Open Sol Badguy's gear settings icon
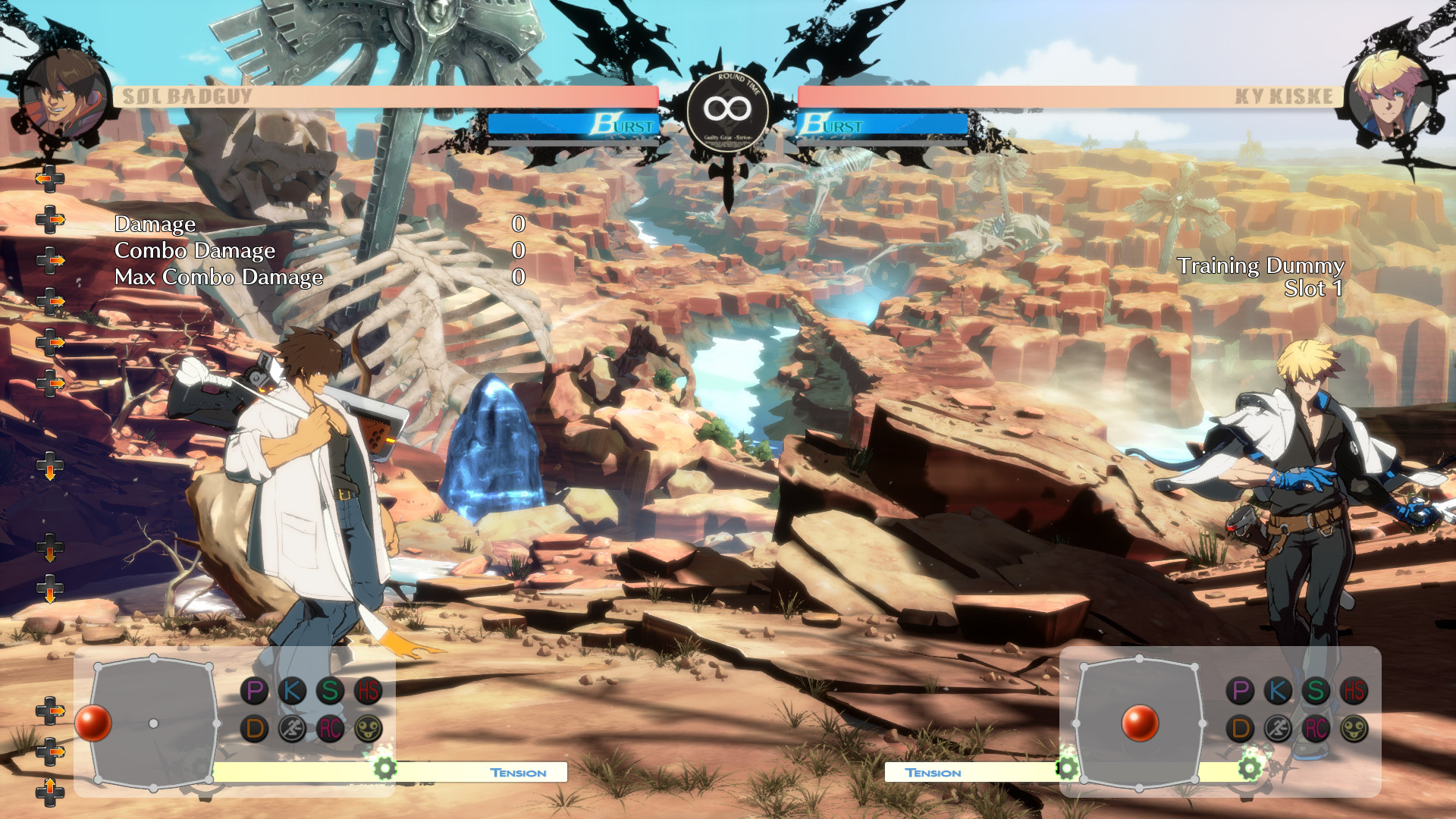Image resolution: width=1456 pixels, height=819 pixels. point(387,768)
